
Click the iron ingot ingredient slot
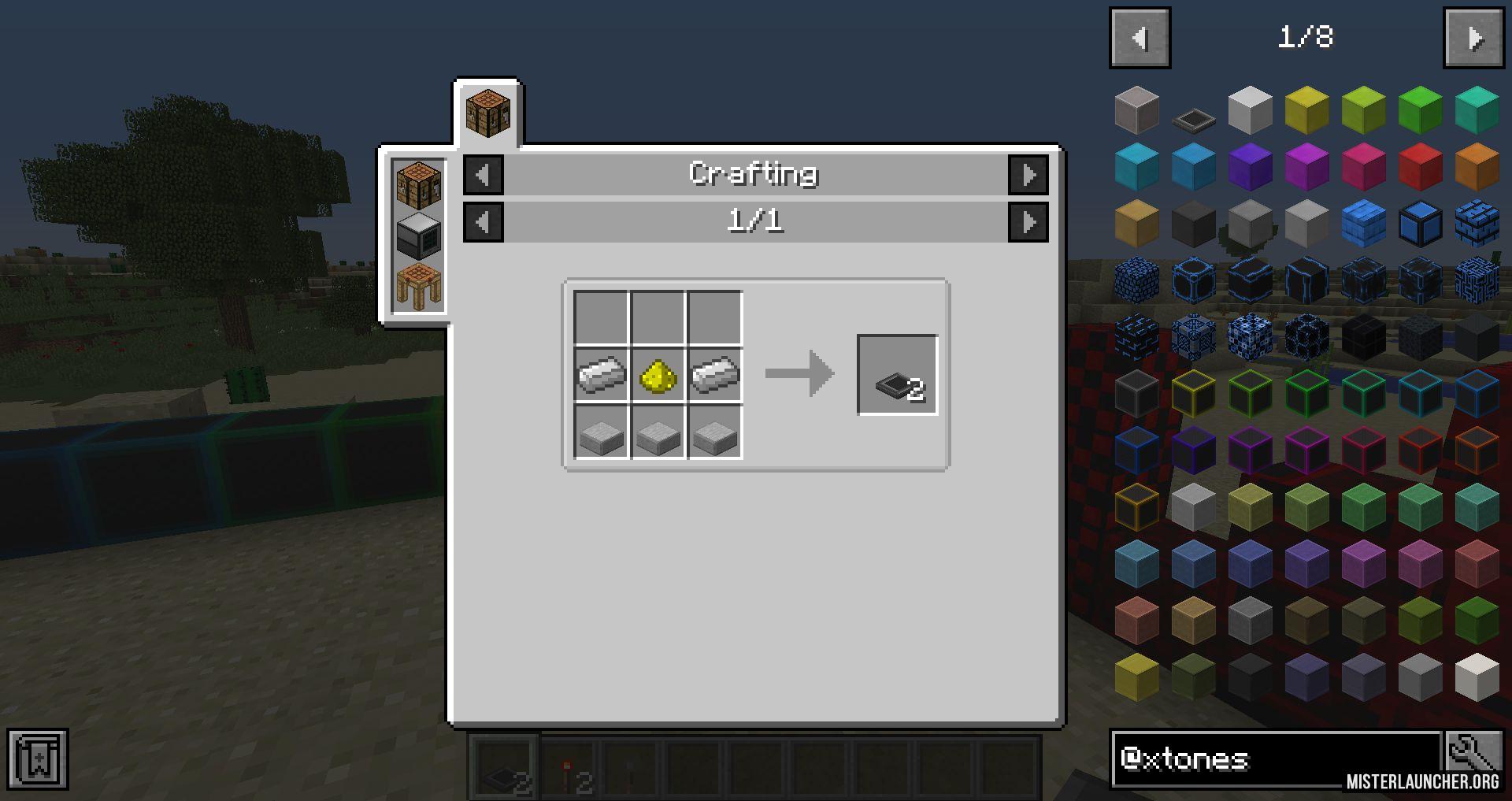[600, 376]
